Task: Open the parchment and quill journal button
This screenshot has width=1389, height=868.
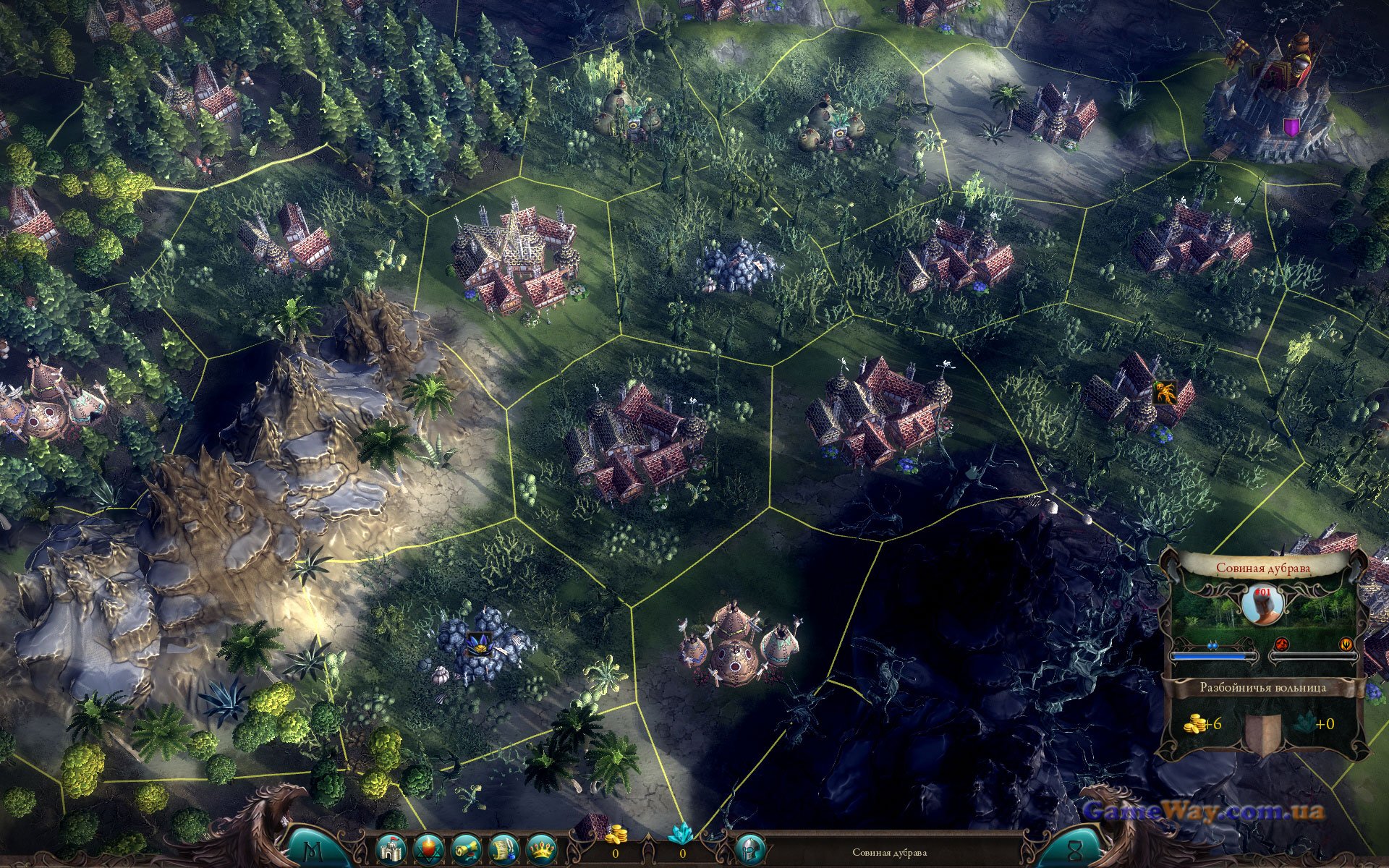Action: [504, 849]
